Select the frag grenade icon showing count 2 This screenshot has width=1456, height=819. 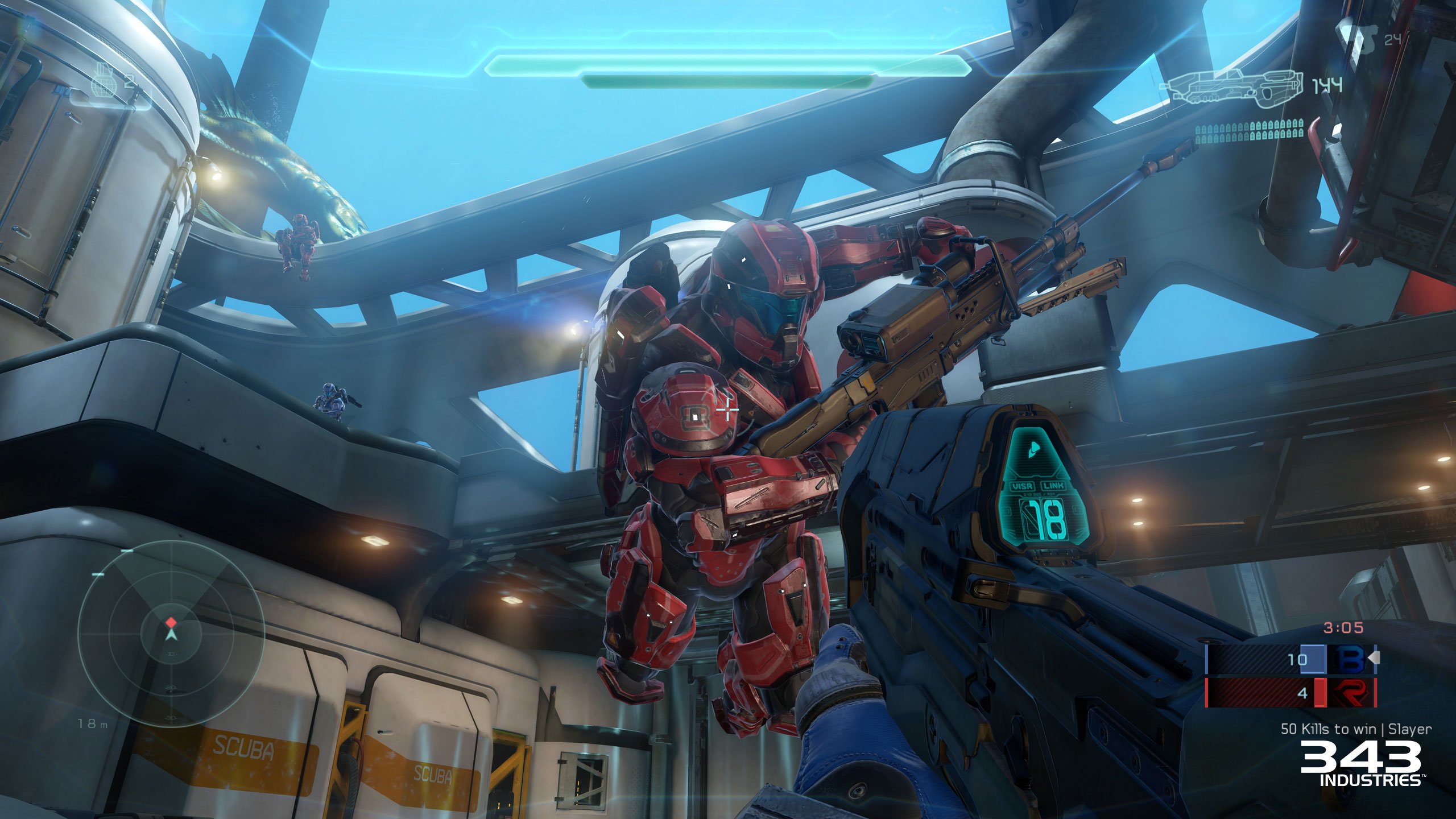pos(104,78)
